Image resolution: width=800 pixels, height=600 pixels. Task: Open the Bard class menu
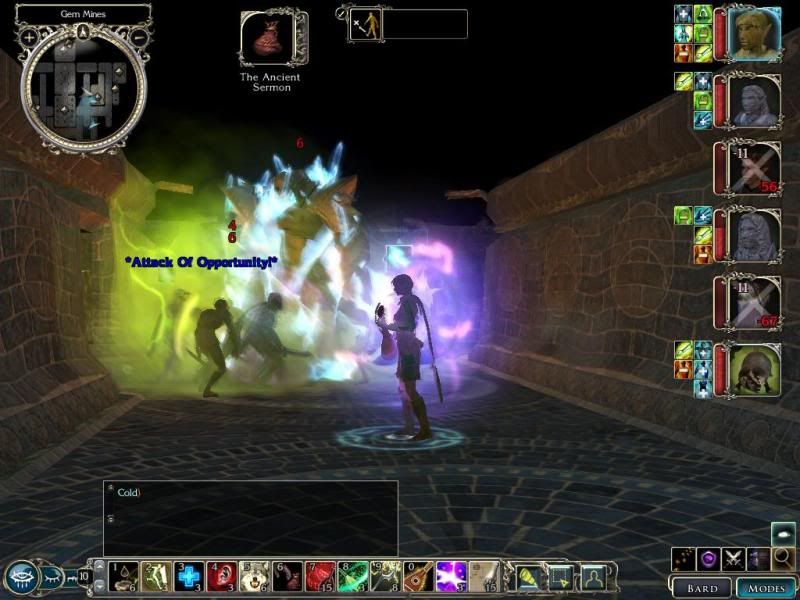point(701,587)
